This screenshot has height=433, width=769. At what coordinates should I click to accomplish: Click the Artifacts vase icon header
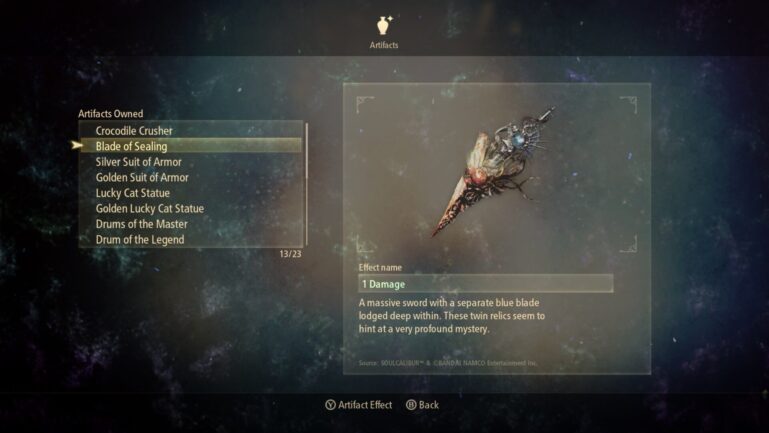click(384, 25)
